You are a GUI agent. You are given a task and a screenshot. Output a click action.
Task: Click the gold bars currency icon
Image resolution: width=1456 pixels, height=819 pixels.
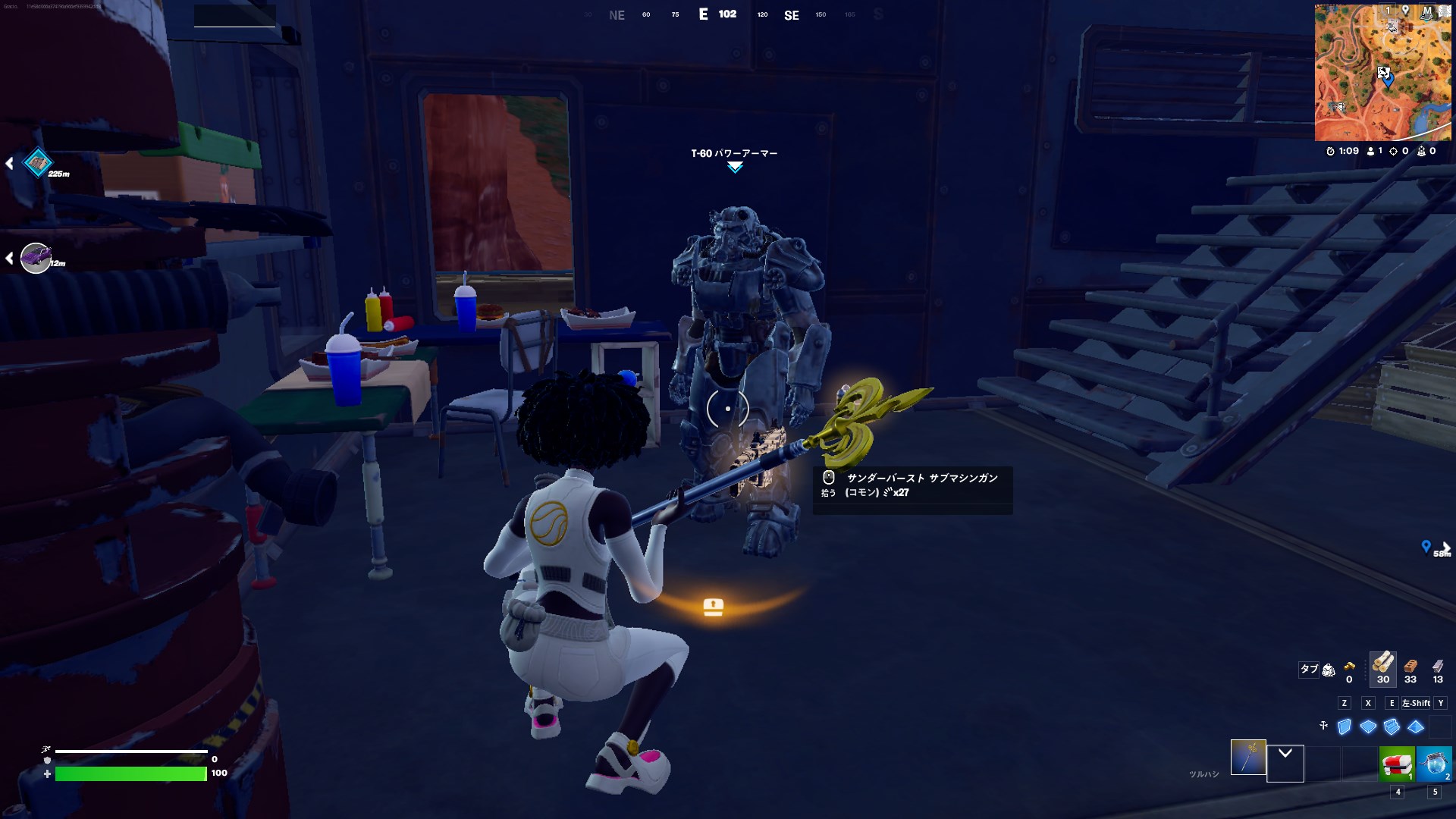pyautogui.click(x=1349, y=667)
